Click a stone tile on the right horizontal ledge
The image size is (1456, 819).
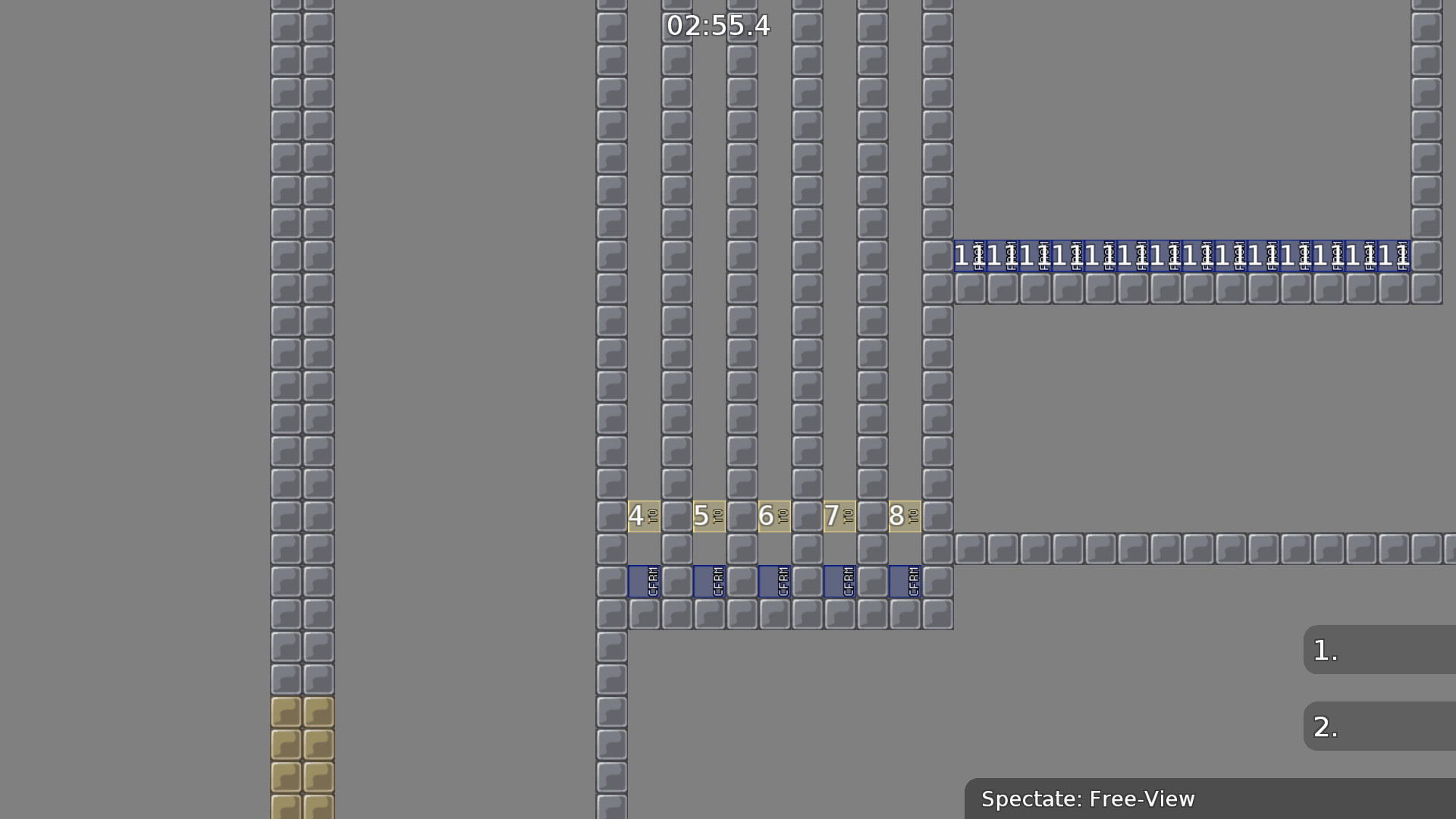pos(1137,548)
